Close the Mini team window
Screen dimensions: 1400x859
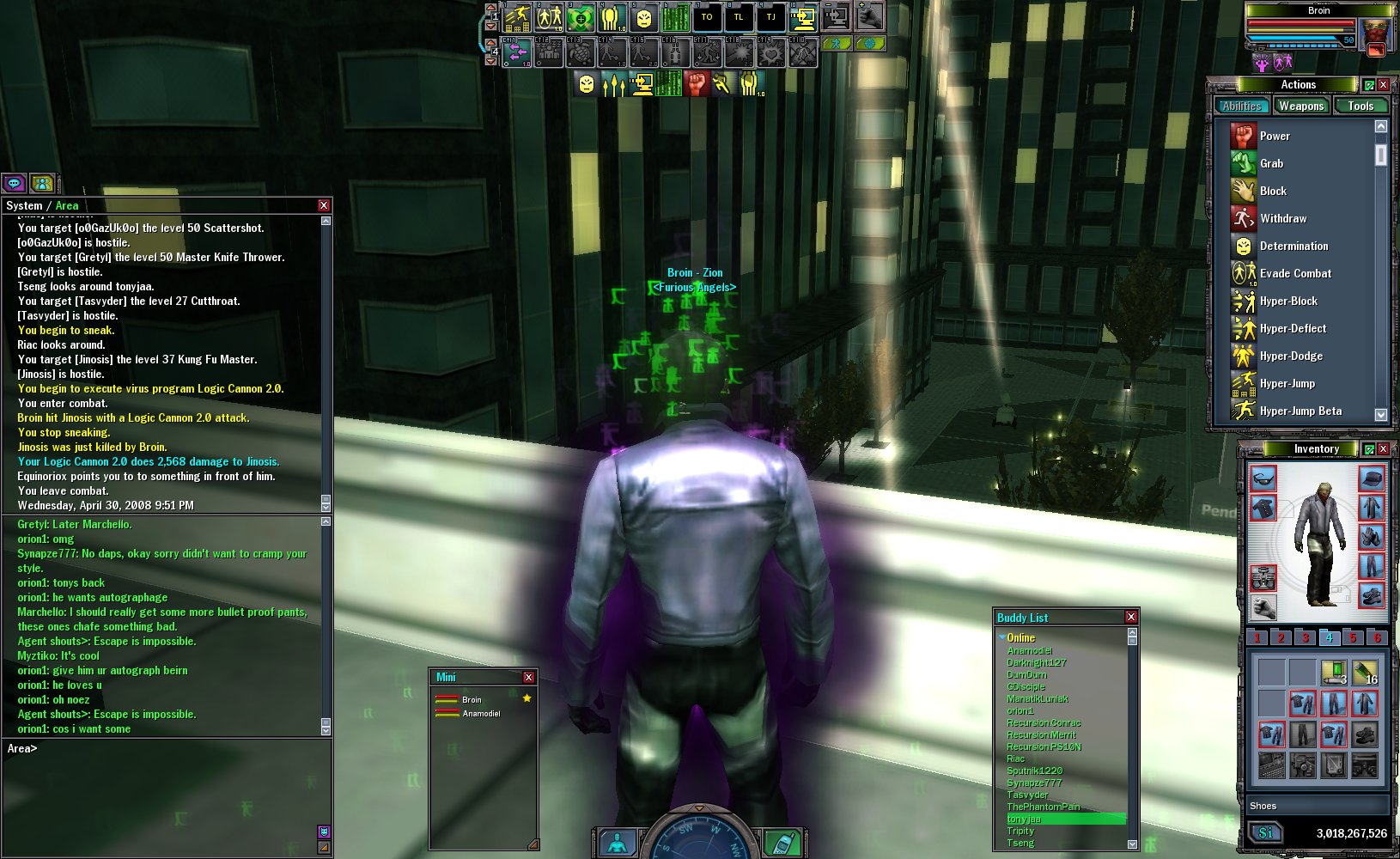tap(528, 677)
